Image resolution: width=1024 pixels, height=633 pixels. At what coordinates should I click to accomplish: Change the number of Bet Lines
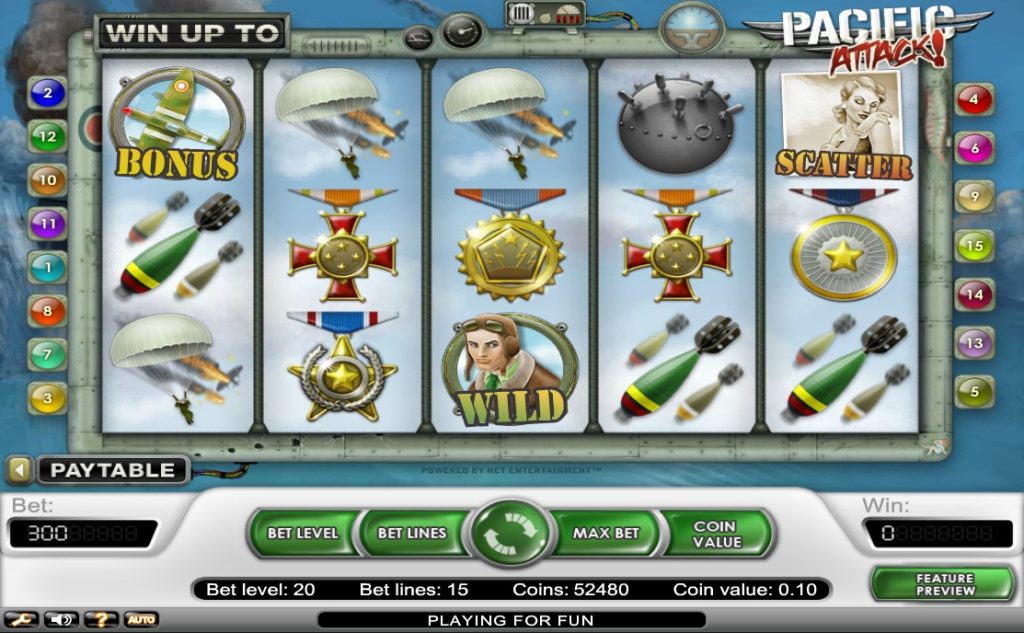pyautogui.click(x=411, y=533)
